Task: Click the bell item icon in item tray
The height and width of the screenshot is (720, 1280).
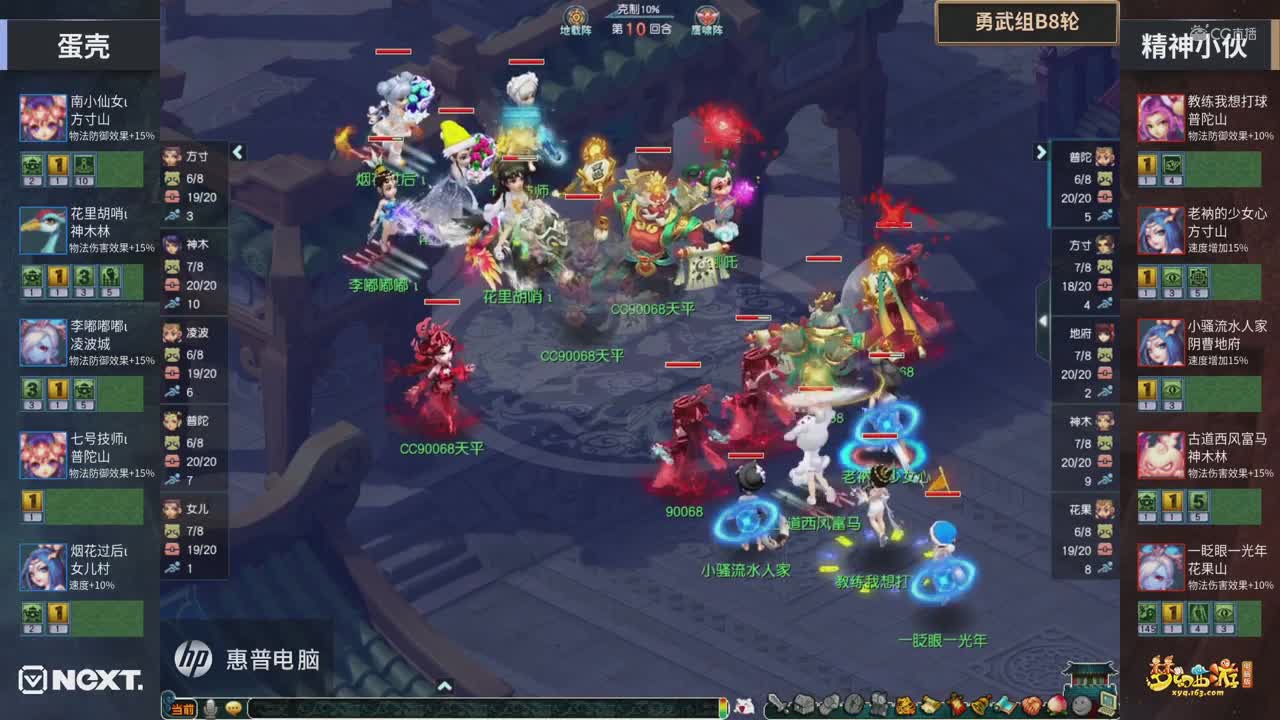Action: [980, 707]
